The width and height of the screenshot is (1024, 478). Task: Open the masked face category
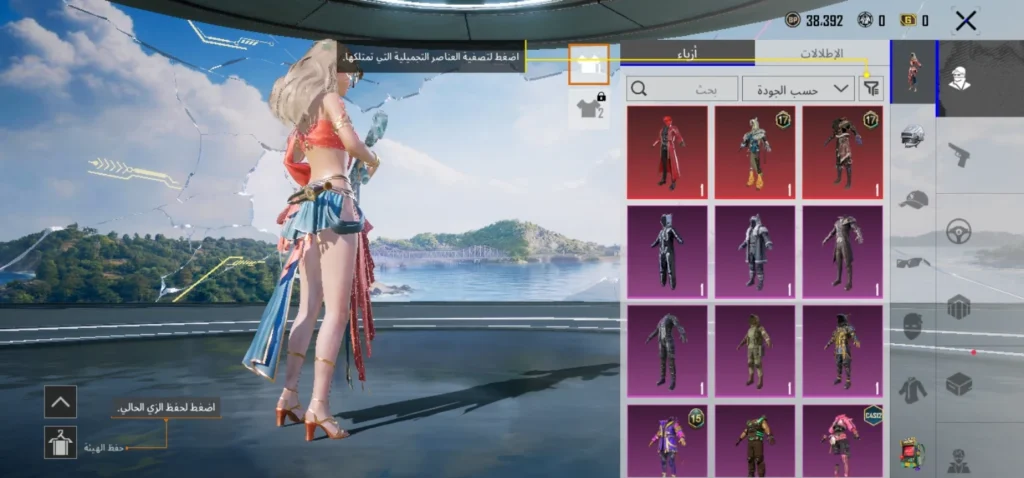tap(912, 326)
